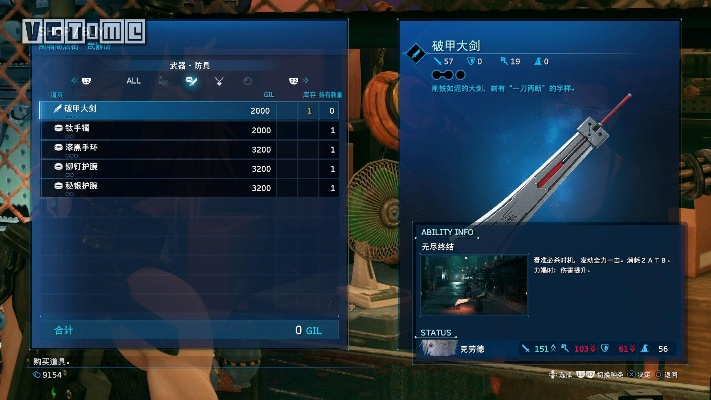Image resolution: width=711 pixels, height=400 pixels.
Task: Switch to the crossed-swords accessory tab
Action: pos(219,80)
